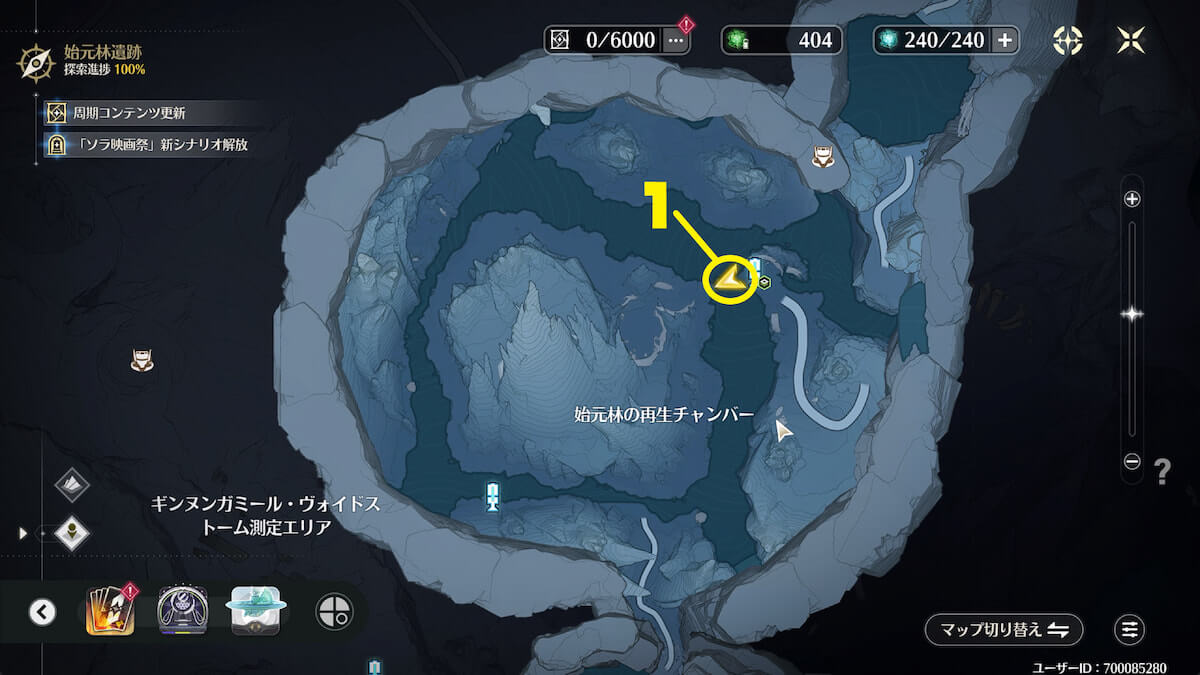Viewport: 1200px width, 675px height.
Task: Zoom in the map with plus button
Action: tap(1132, 199)
